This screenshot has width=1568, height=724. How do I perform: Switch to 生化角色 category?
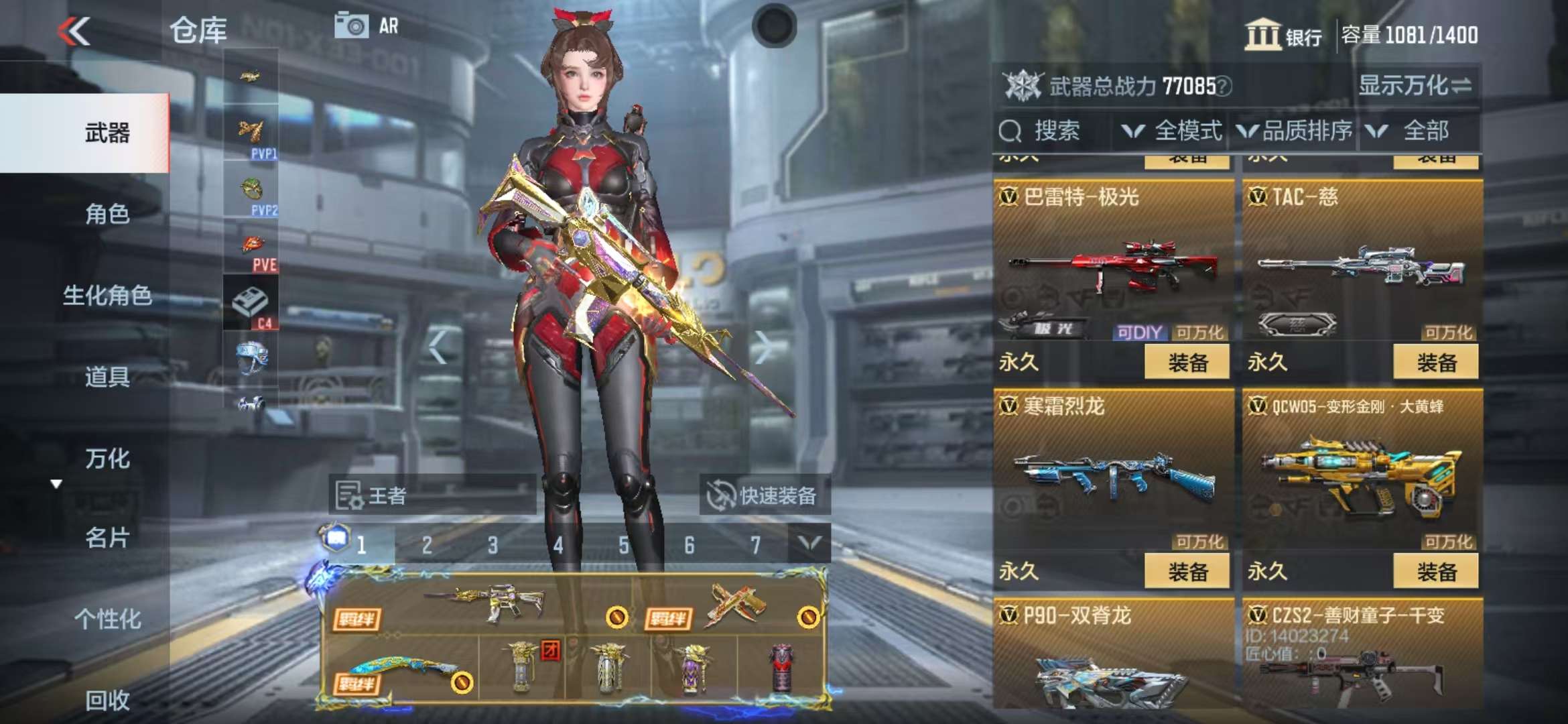(x=107, y=295)
